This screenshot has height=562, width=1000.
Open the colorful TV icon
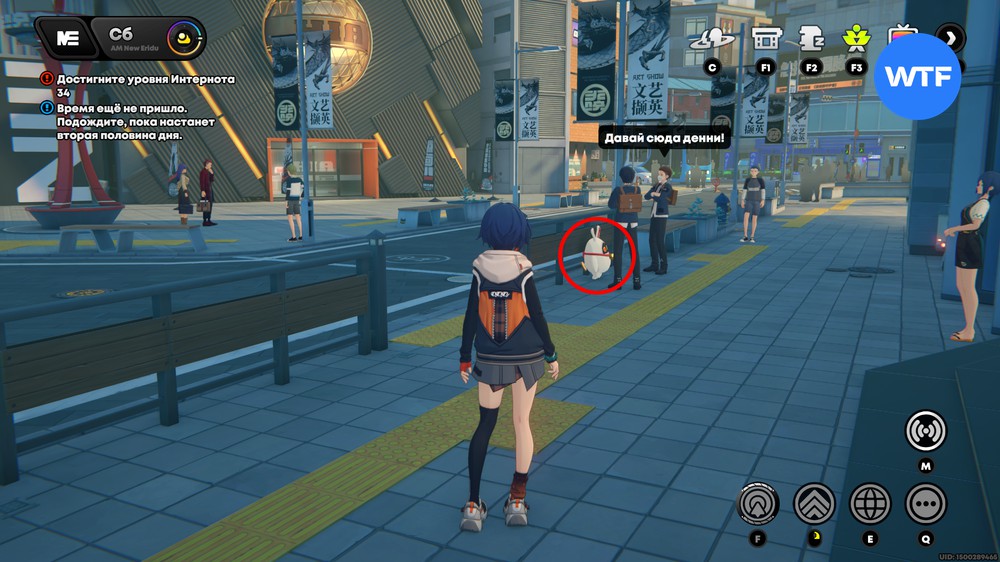(902, 38)
